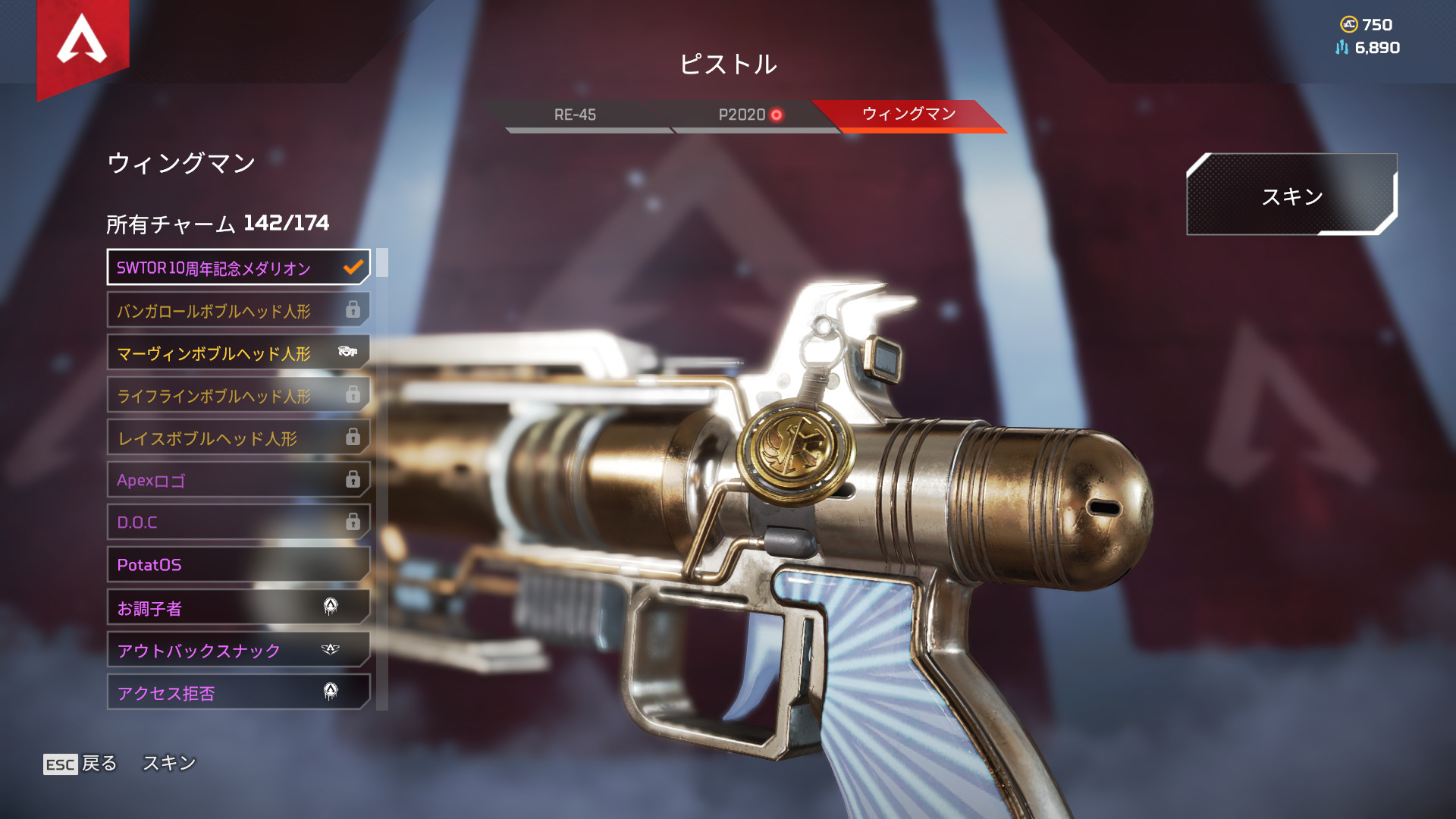The image size is (1456, 819).
Task: Pick the アクセス拒否 charm
Action: (238, 692)
